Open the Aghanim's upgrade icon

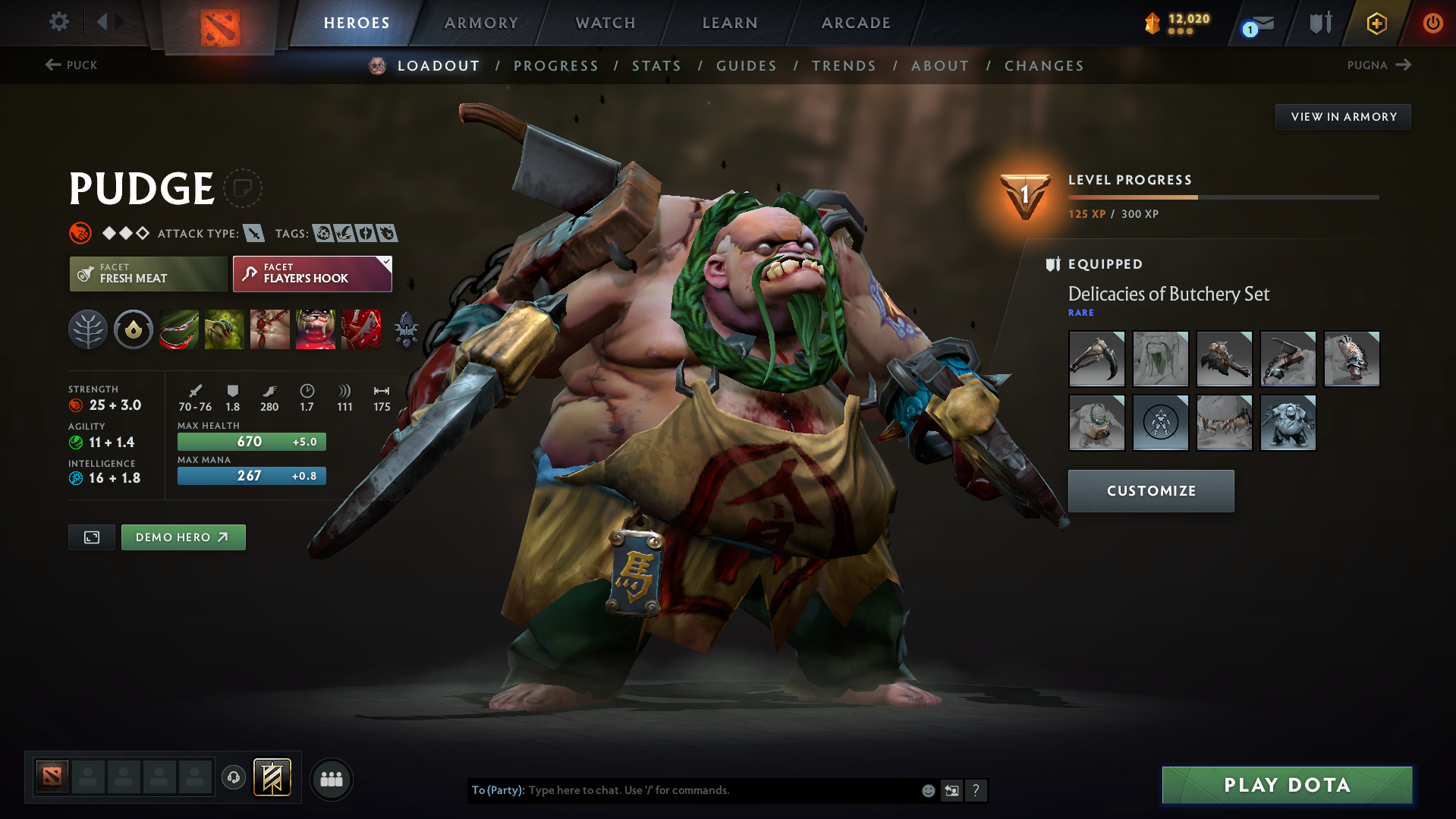tap(407, 329)
